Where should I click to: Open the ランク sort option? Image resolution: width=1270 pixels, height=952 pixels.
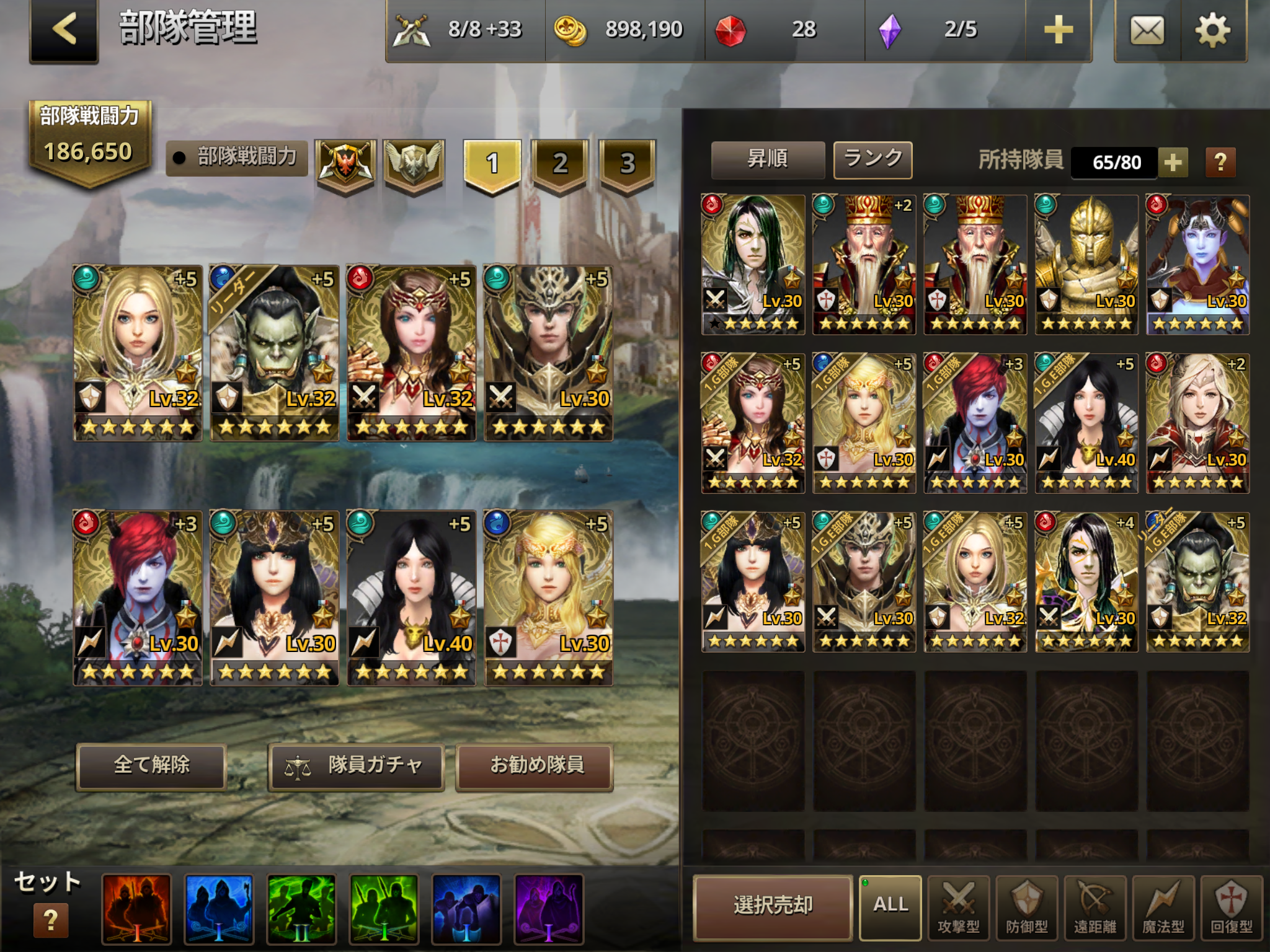[x=873, y=159]
